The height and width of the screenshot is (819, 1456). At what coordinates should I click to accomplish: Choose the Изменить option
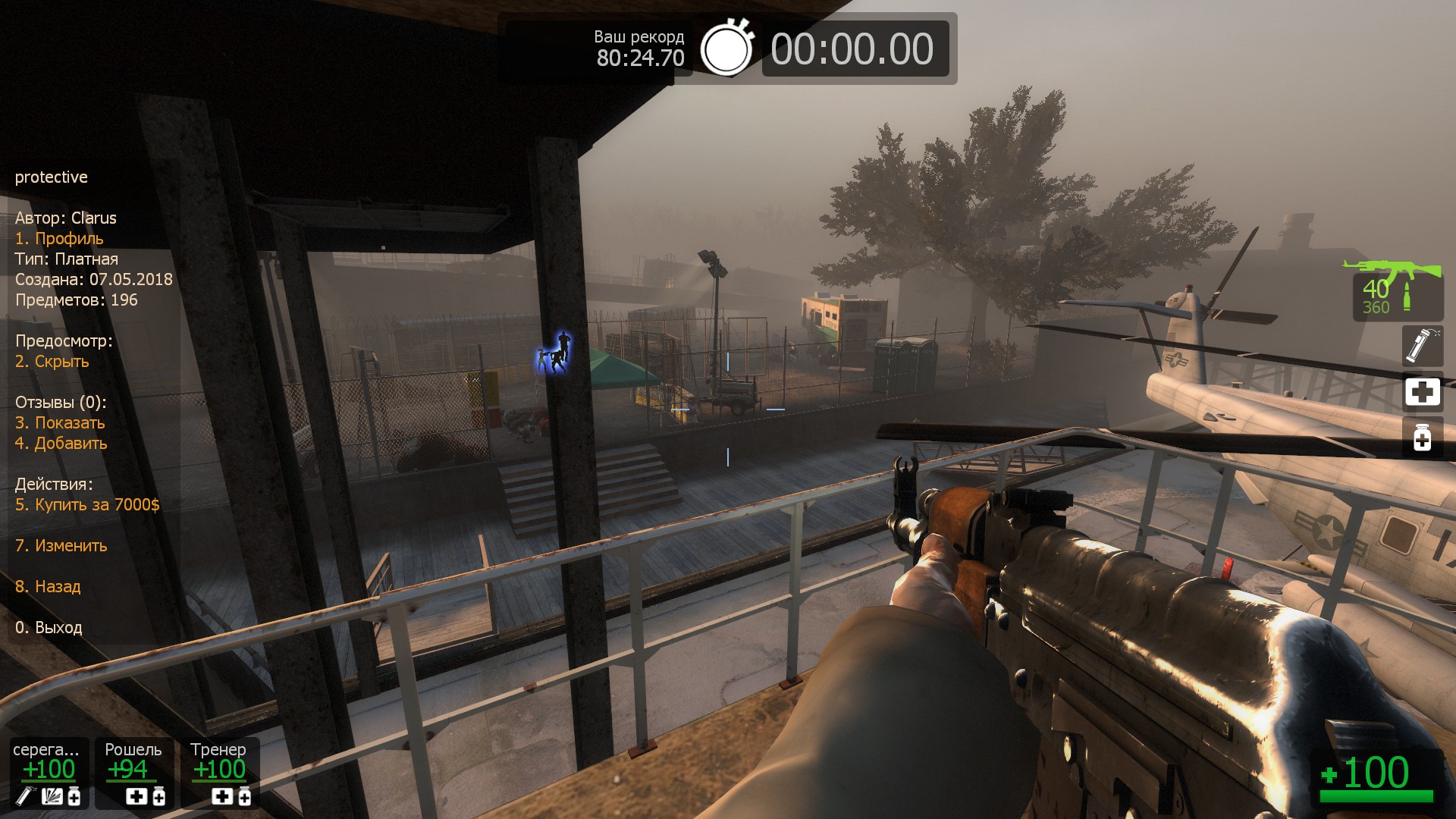[61, 546]
